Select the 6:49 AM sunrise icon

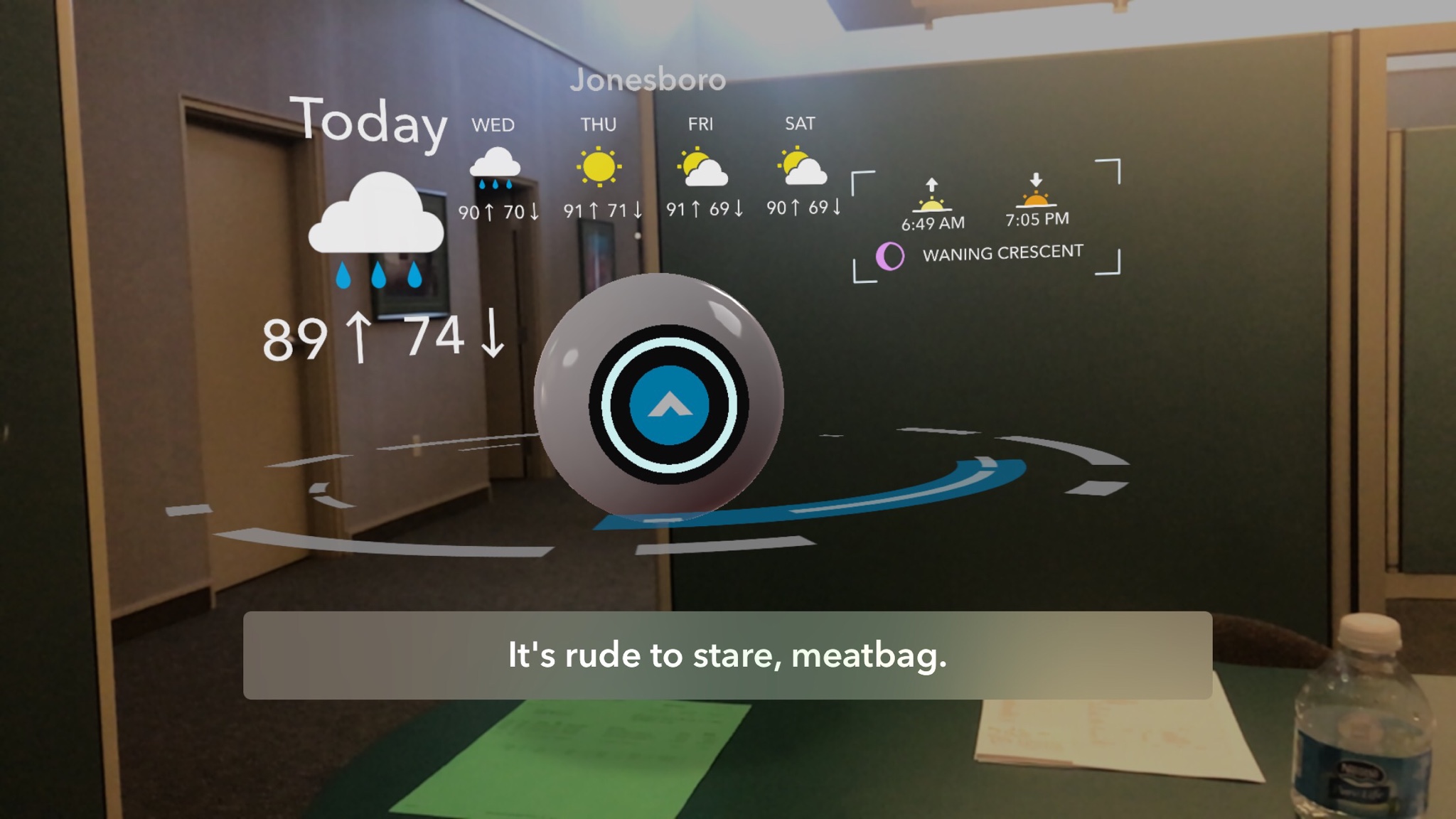(x=931, y=195)
